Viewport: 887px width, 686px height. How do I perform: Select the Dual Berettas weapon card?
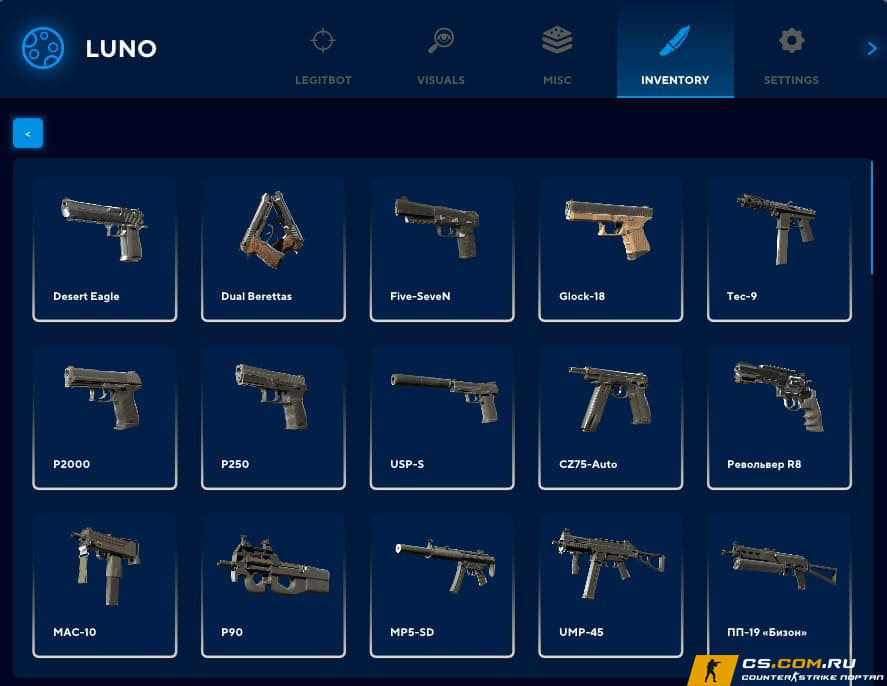tap(273, 249)
